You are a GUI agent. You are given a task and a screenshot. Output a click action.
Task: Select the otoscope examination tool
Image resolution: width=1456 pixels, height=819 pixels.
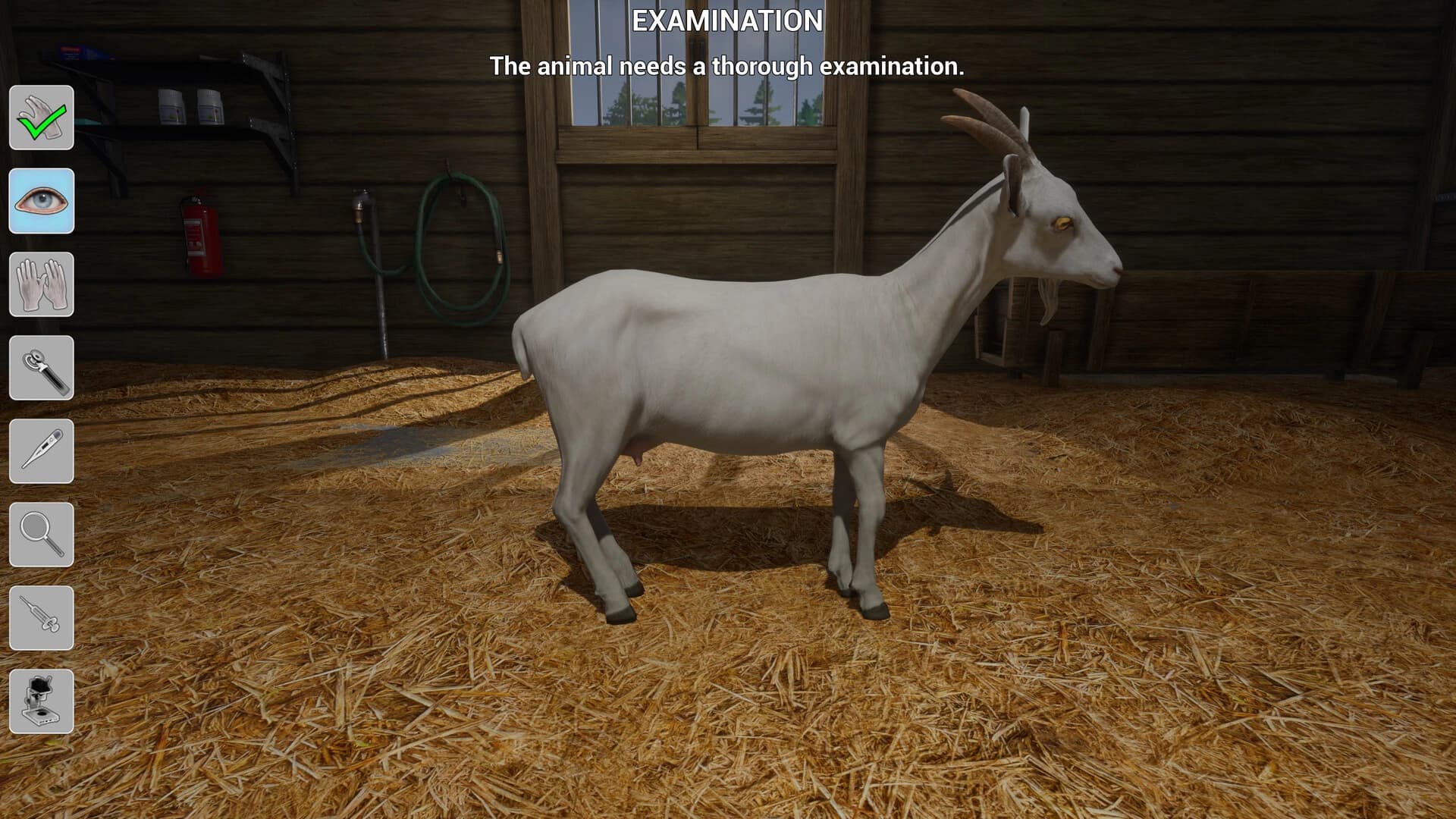(42, 368)
